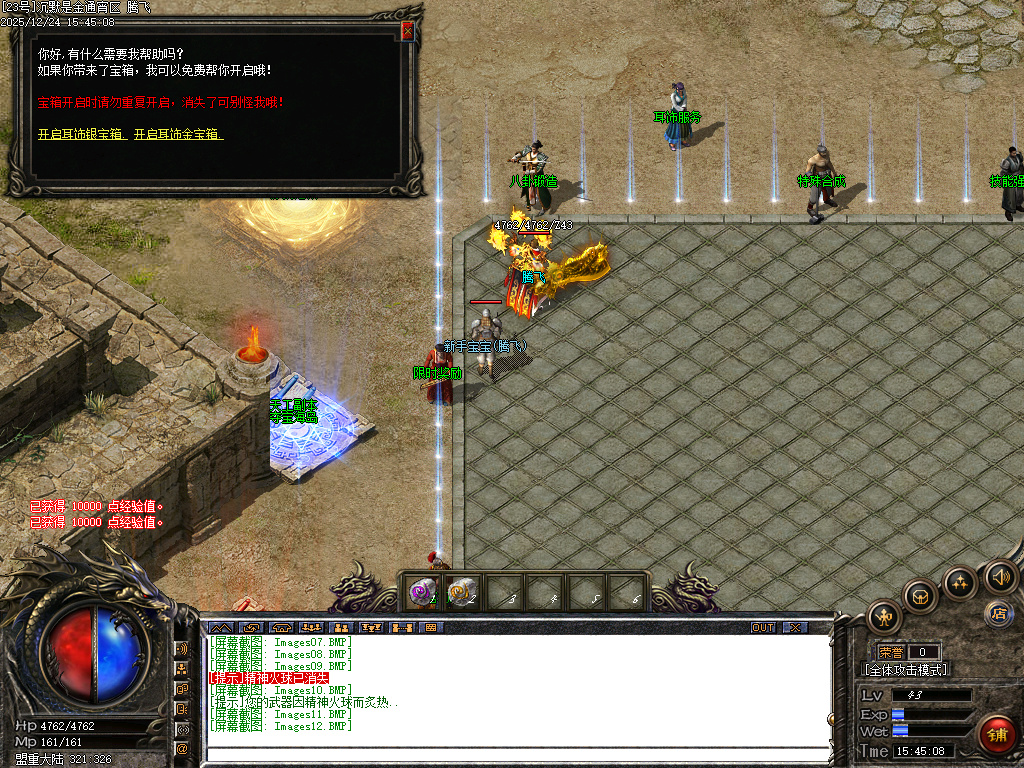Close the NPC dialogue window
The image size is (1024, 768).
tap(407, 32)
